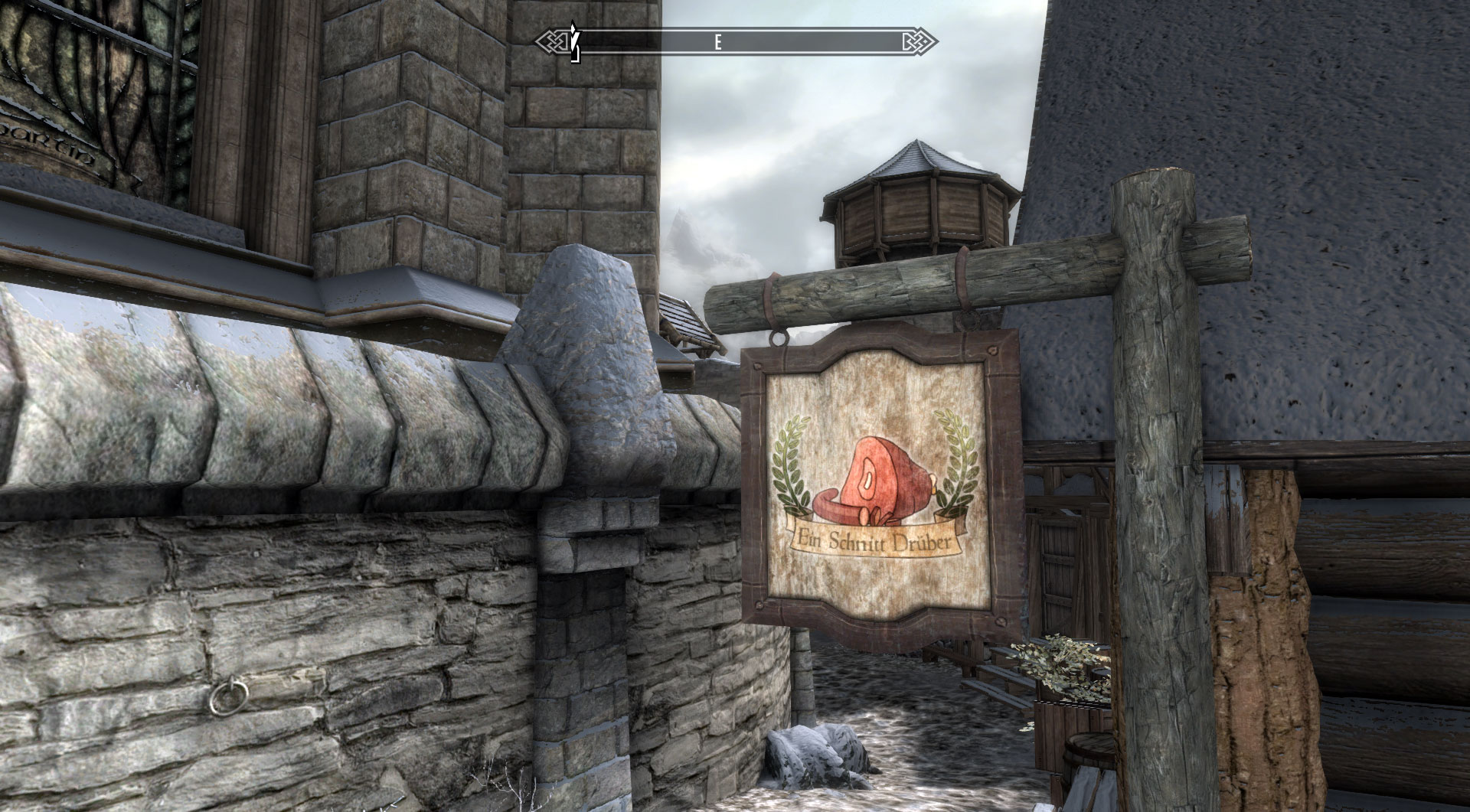Click the stacked log wall on the right
Image resolution: width=1470 pixels, height=812 pixels.
pyautogui.click(x=1378, y=574)
